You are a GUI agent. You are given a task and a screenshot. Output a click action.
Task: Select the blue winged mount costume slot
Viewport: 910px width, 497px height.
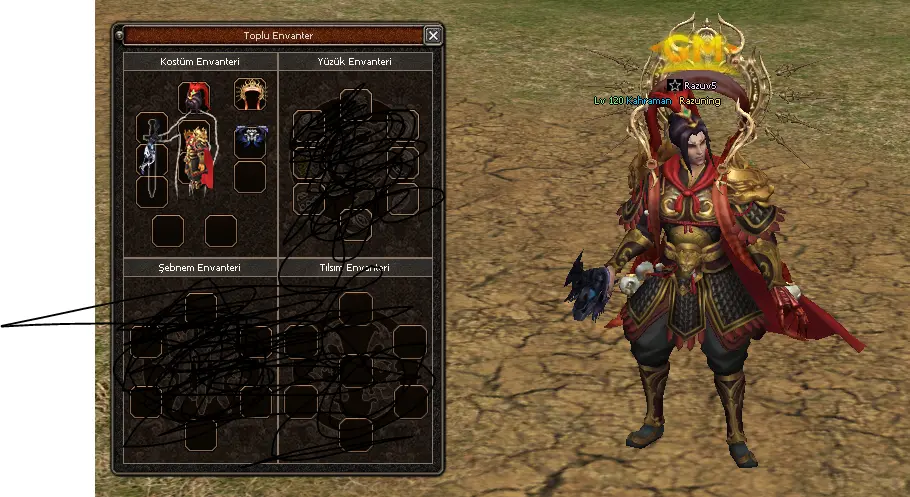coord(250,141)
